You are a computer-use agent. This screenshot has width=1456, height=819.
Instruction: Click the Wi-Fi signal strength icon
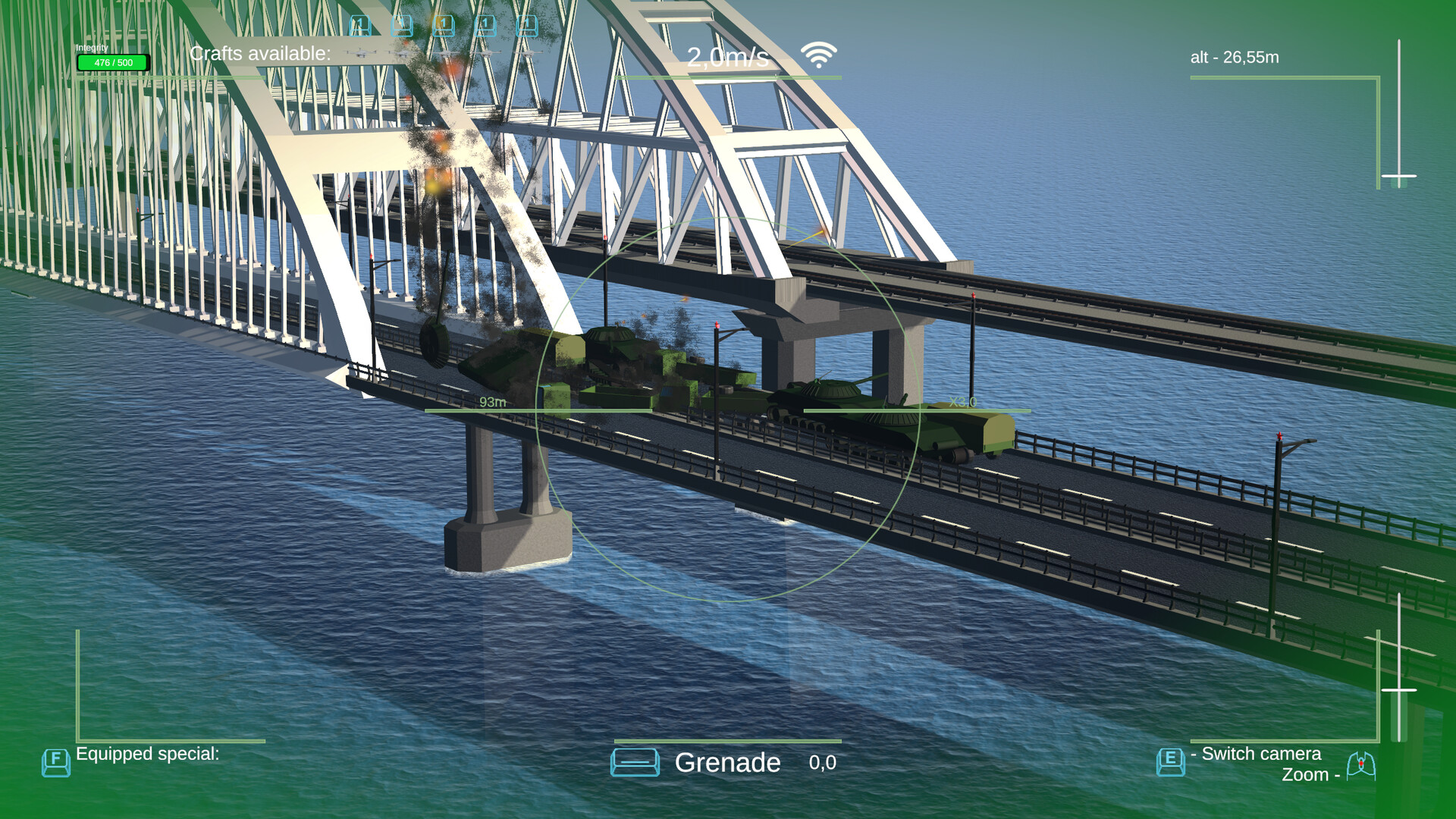pos(817,53)
